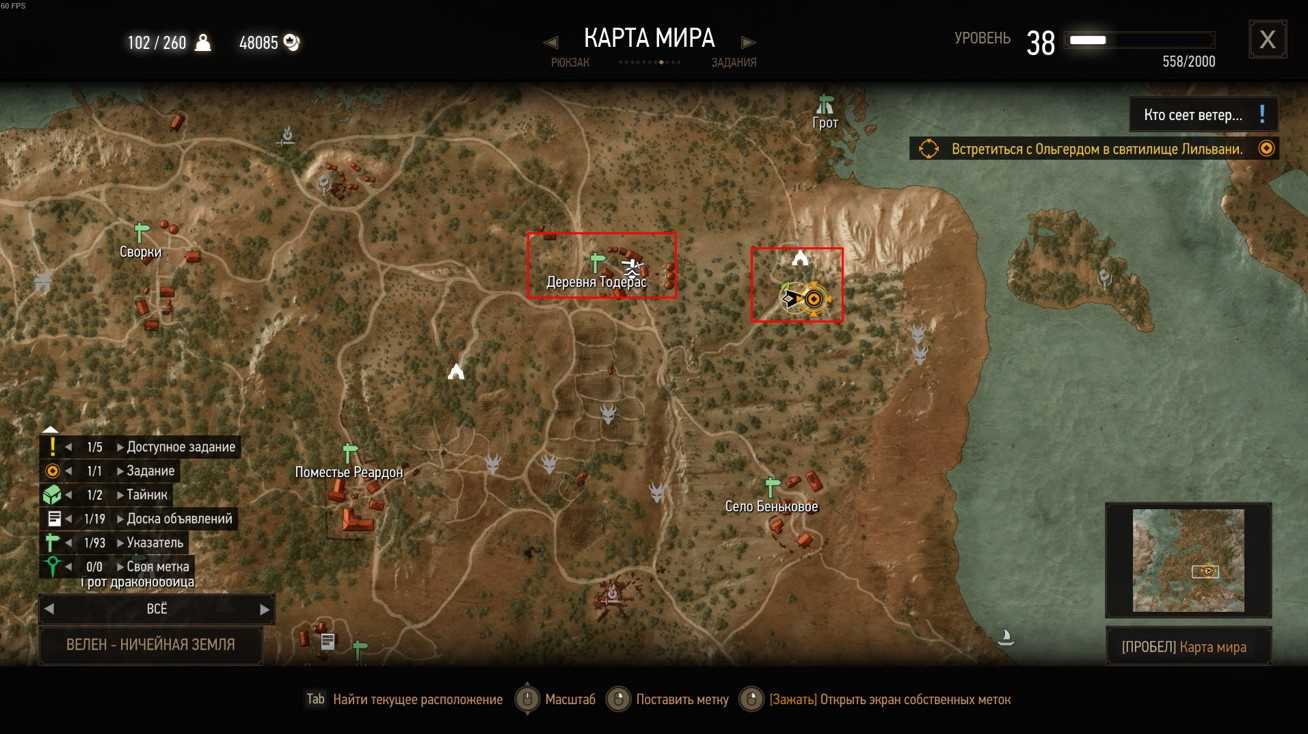Click the right arrow beside ВСЁ filter

point(264,609)
